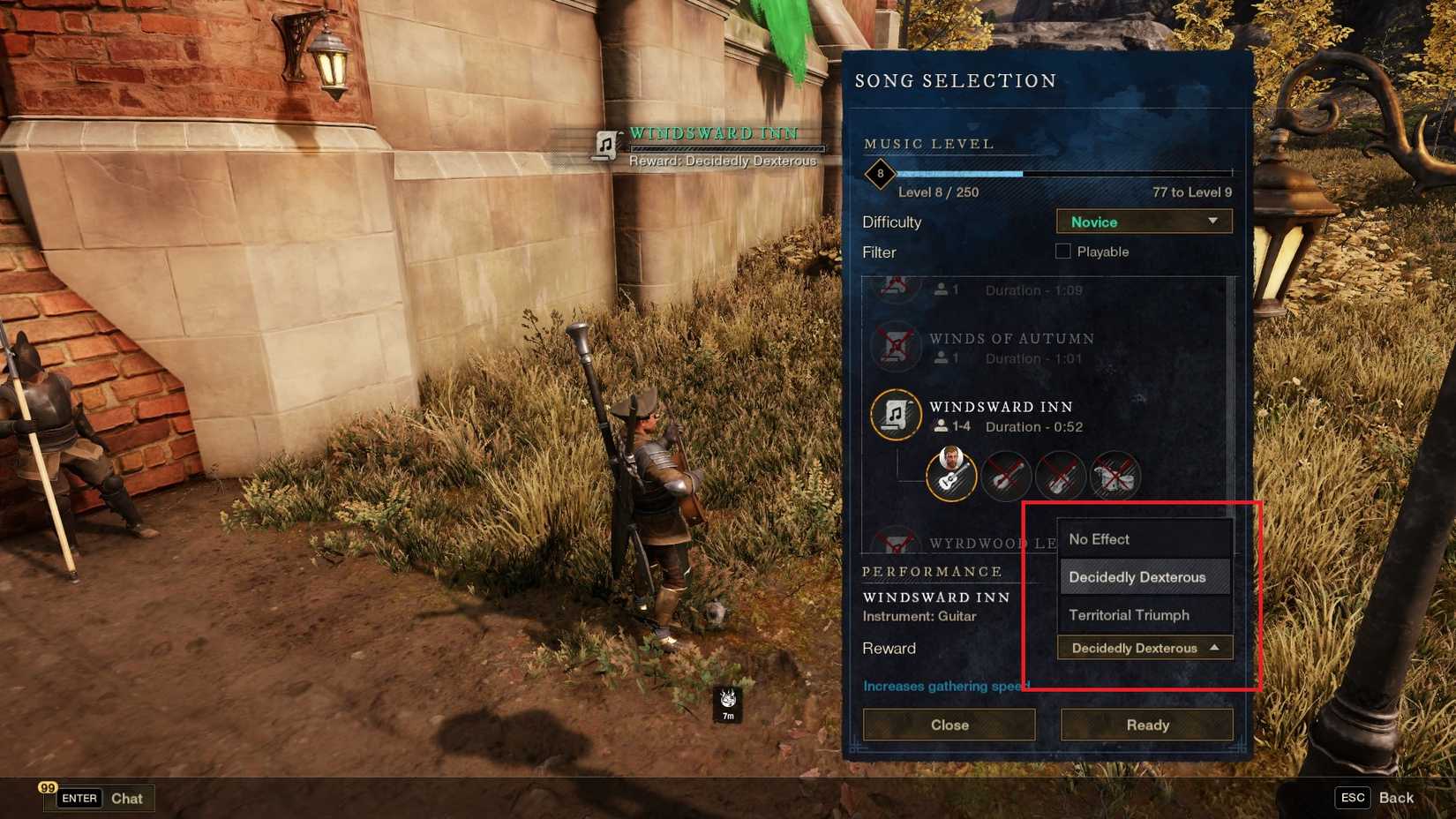Viewport: 1456px width, 819px height.
Task: Click the guitar instrument slot with player avatar
Action: [951, 476]
